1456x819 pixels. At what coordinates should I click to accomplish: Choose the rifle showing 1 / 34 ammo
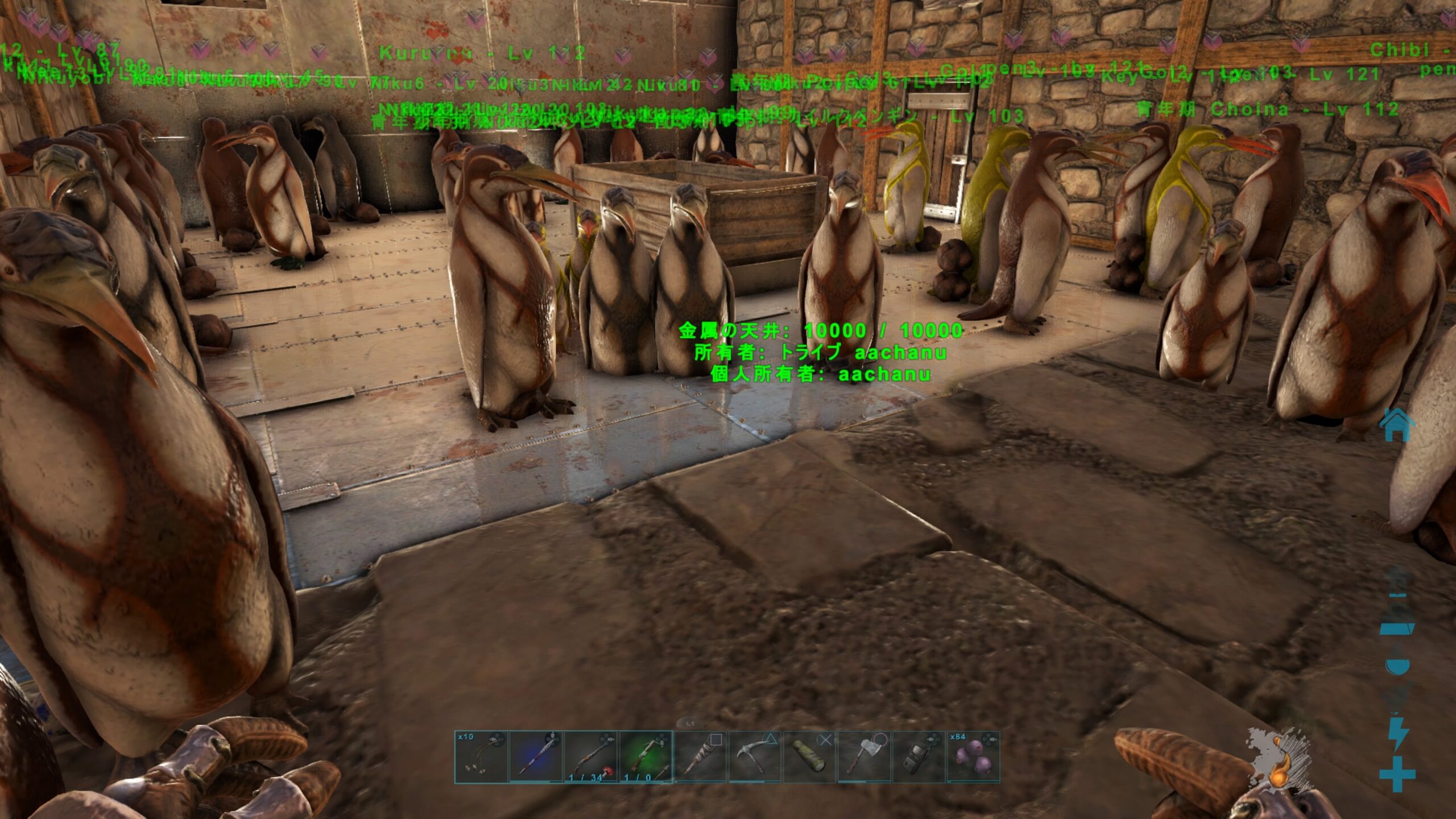click(x=590, y=757)
